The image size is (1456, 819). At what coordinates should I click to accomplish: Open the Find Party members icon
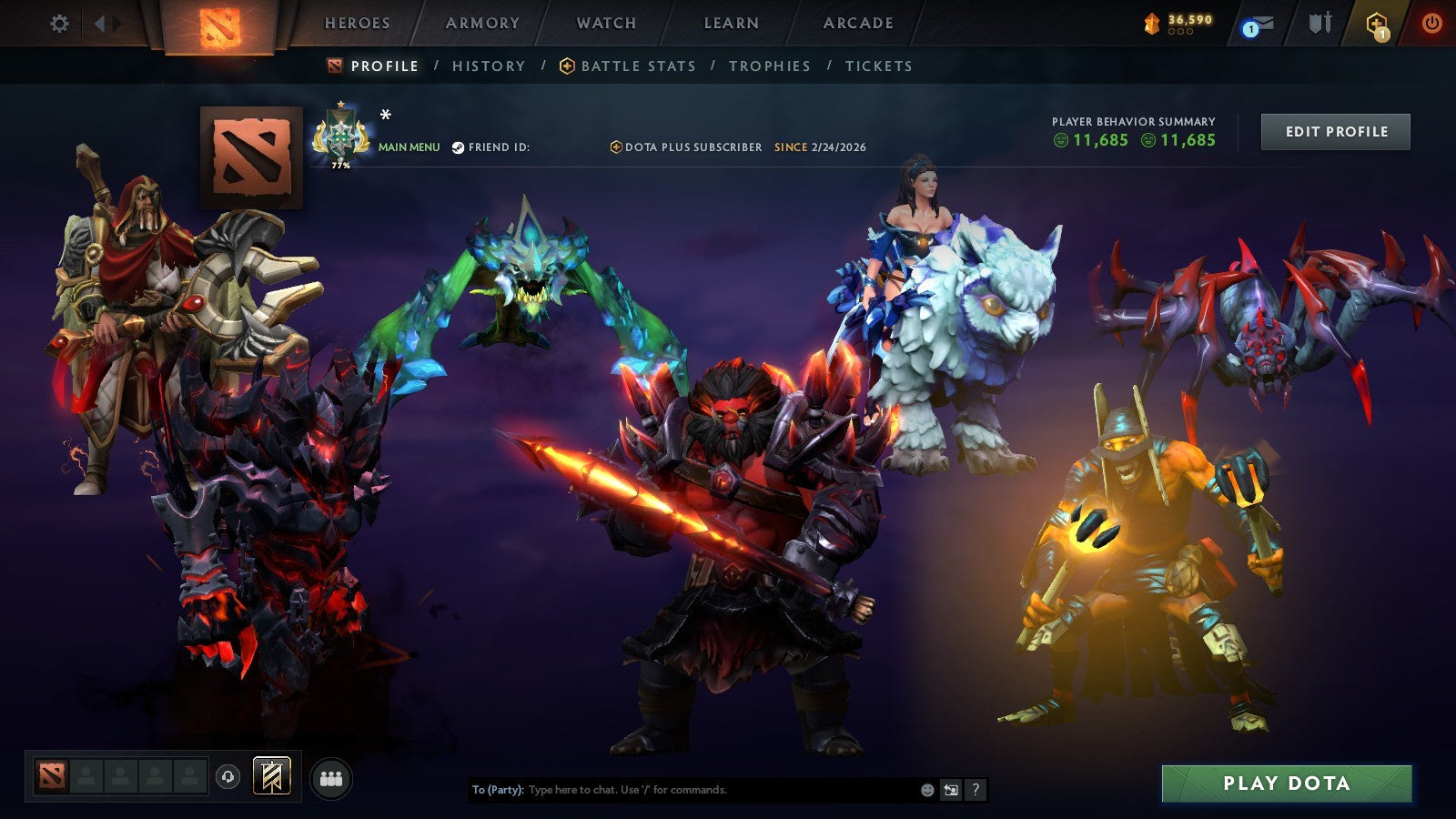click(332, 776)
